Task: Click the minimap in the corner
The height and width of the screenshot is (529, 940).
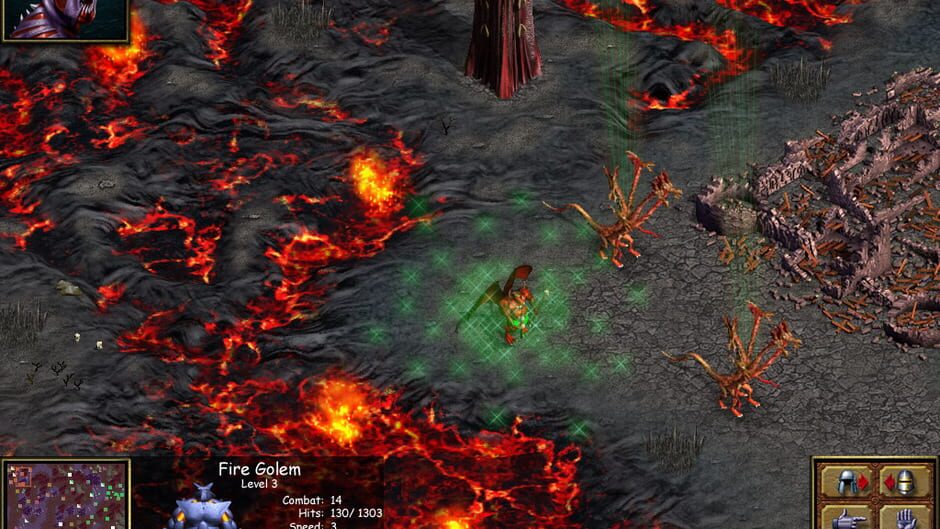Action: [x=67, y=495]
